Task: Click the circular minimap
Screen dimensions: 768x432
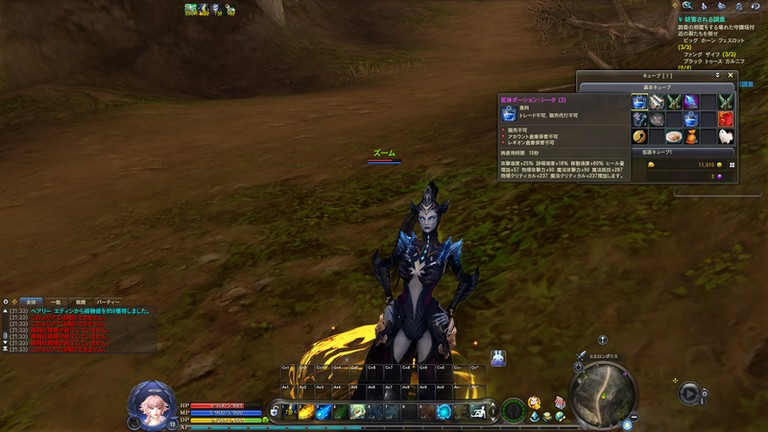Action: pyautogui.click(x=604, y=391)
